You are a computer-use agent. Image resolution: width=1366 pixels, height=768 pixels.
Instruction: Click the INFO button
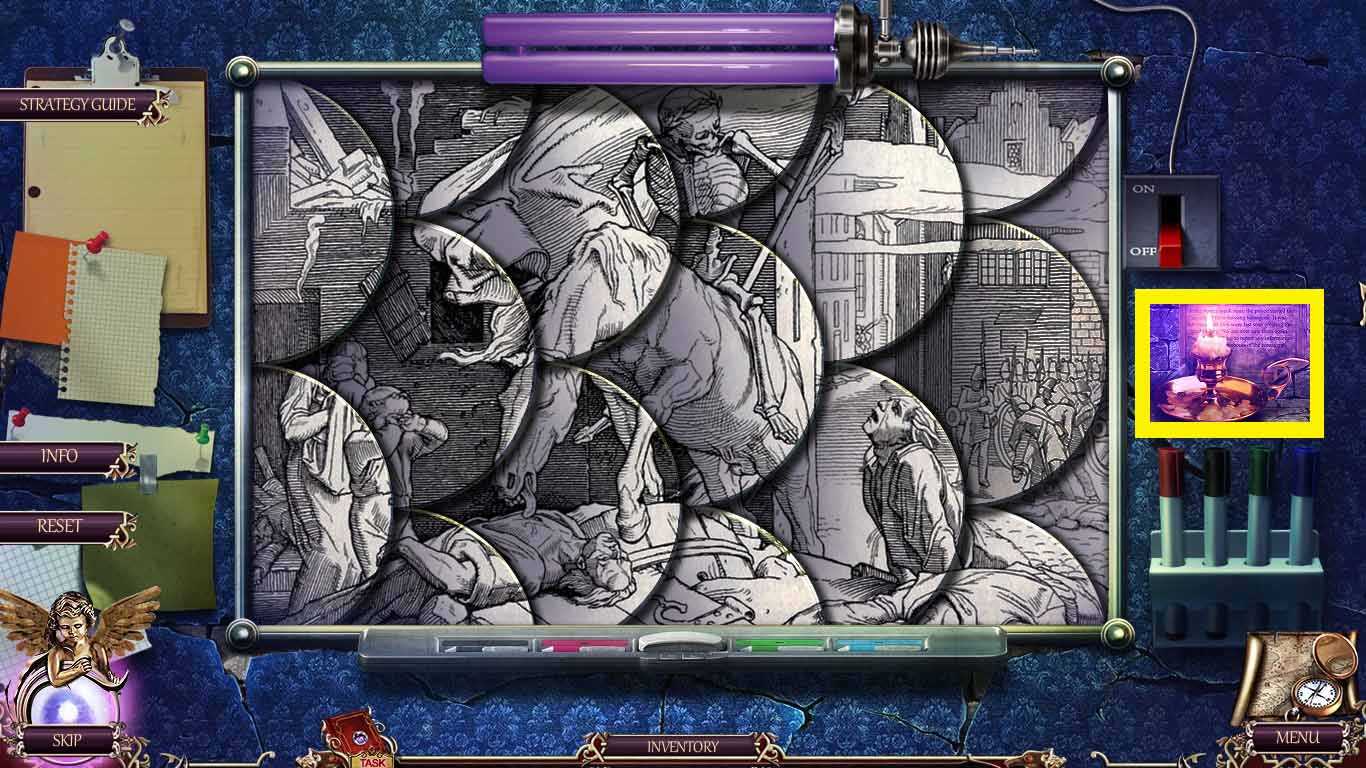tap(60, 457)
